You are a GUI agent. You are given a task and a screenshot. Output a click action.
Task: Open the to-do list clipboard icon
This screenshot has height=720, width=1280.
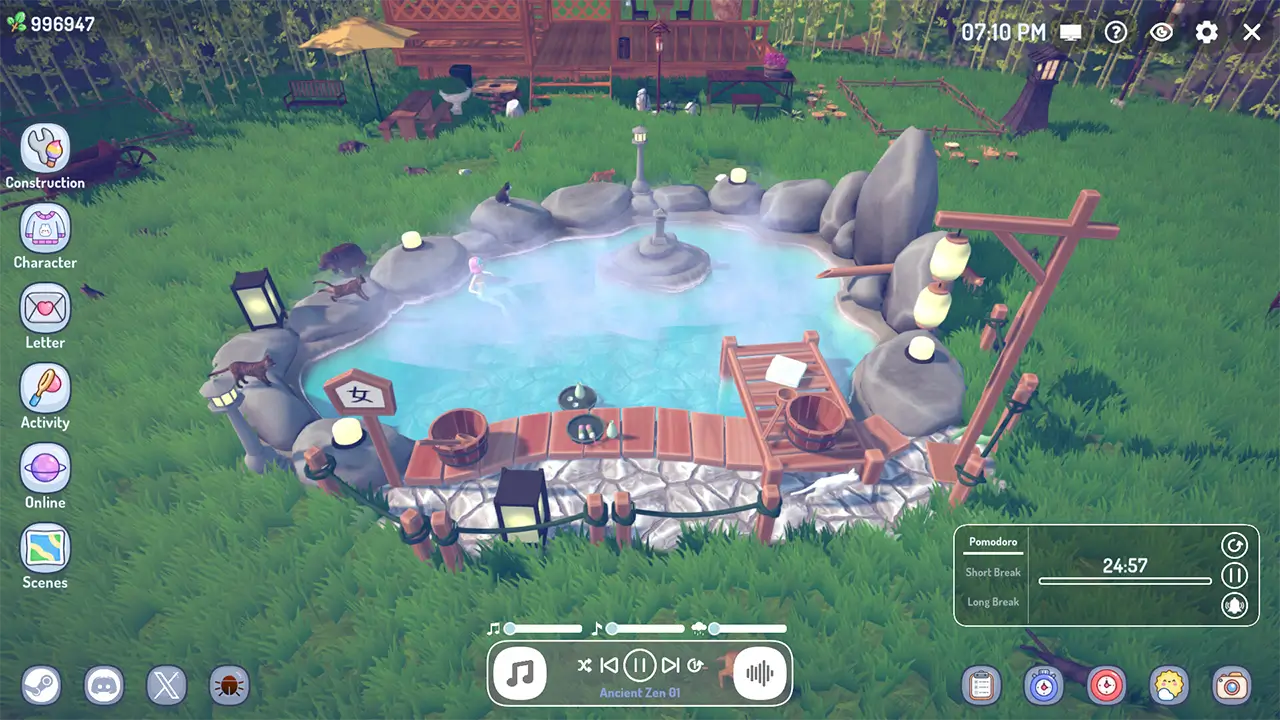tap(980, 686)
